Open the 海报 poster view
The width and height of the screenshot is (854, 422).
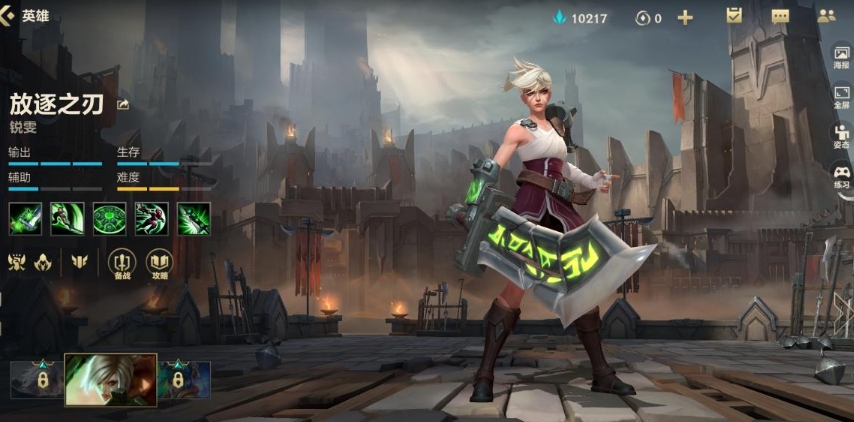(x=841, y=57)
